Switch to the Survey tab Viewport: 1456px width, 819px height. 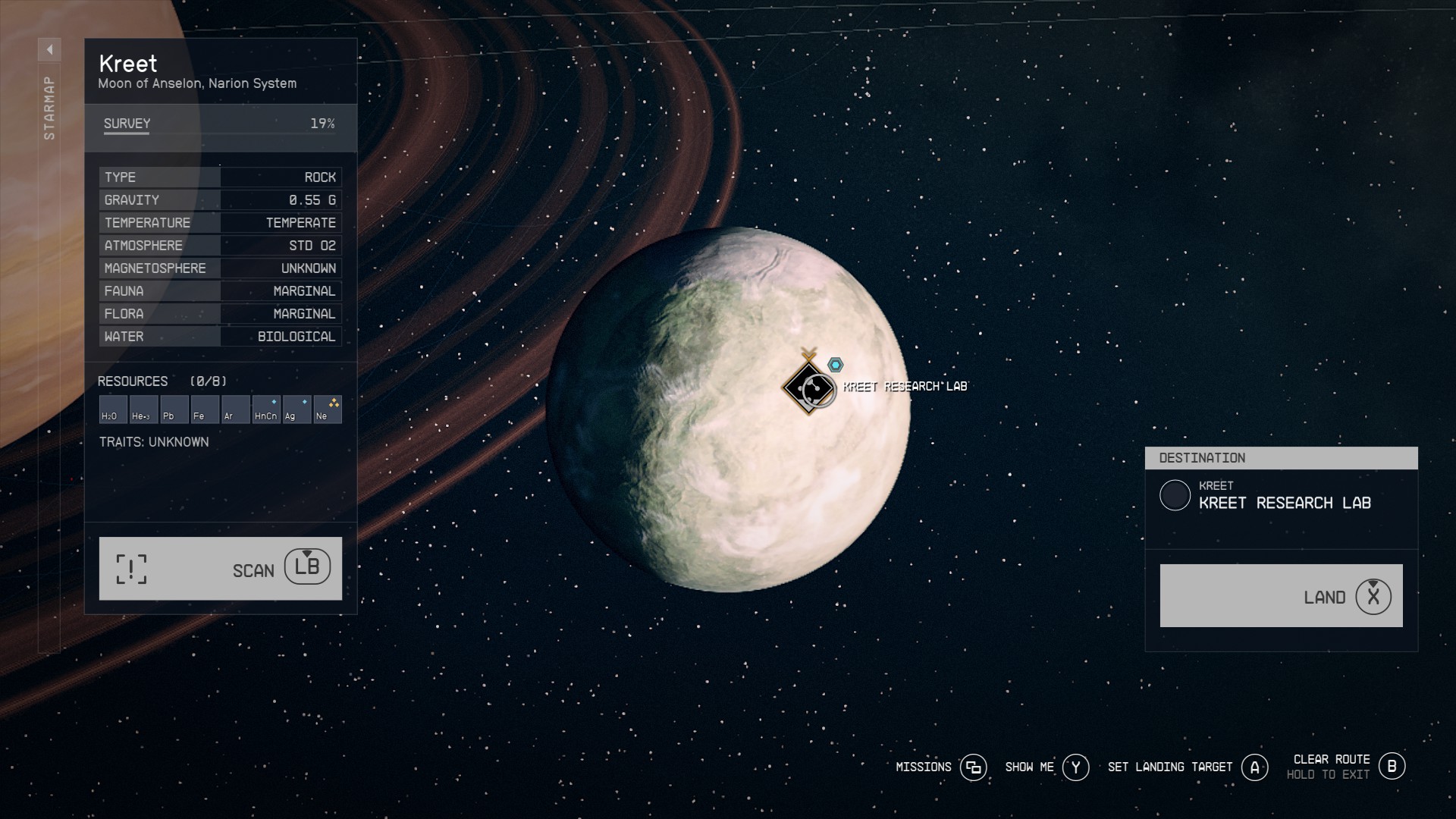127,123
